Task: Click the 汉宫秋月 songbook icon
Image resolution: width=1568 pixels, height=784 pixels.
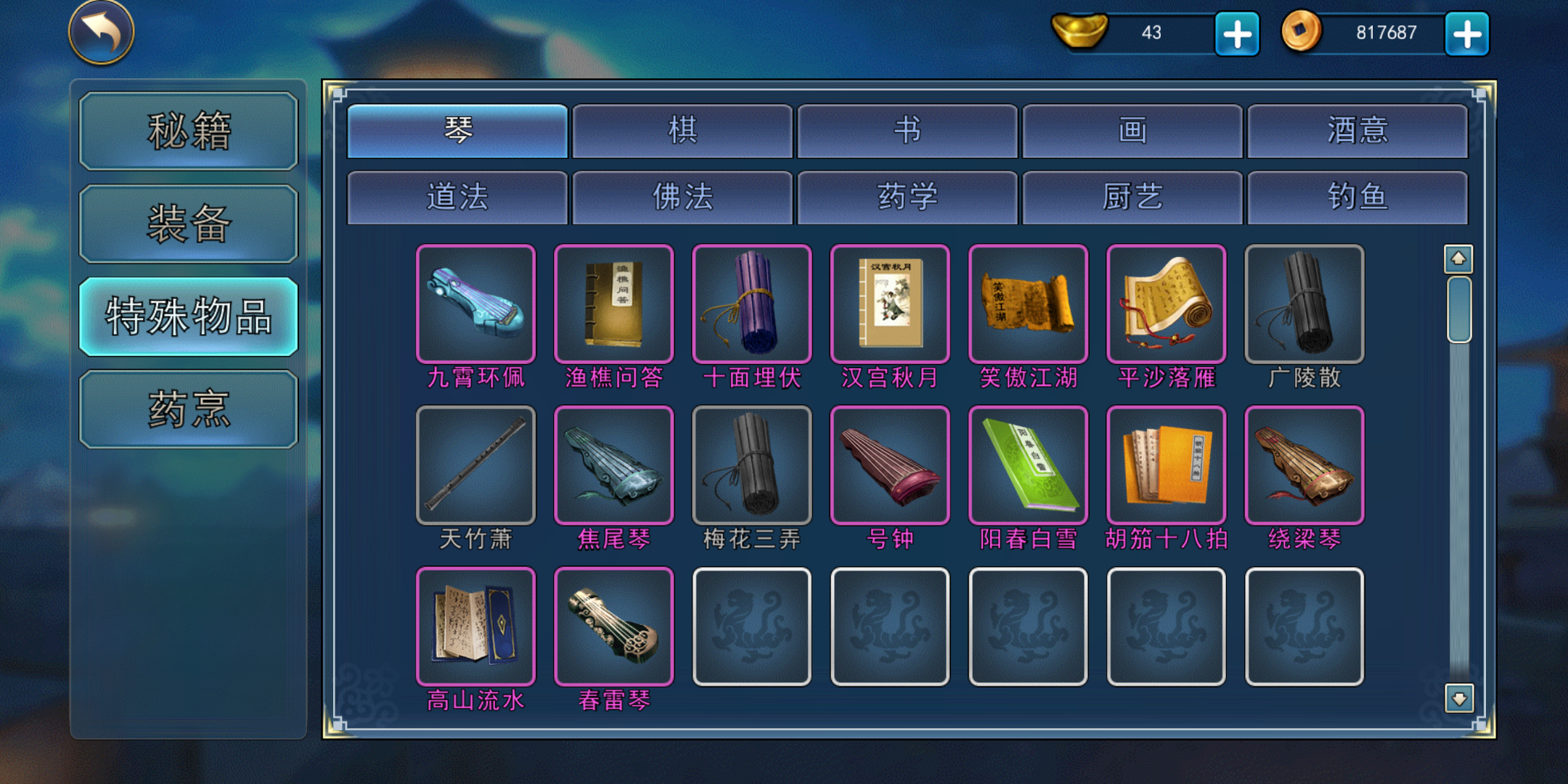Action: (x=889, y=305)
